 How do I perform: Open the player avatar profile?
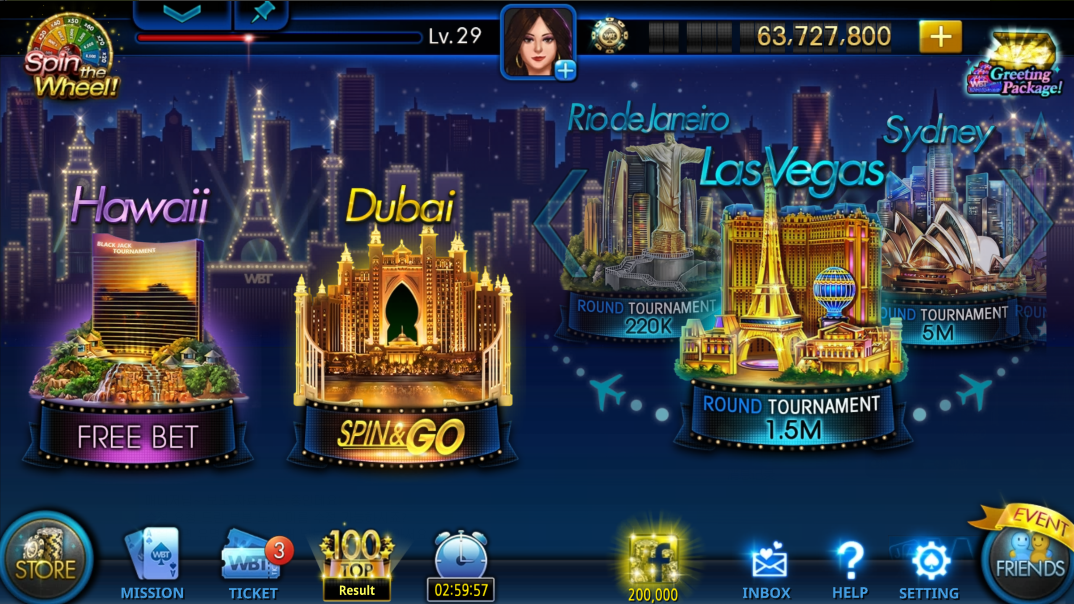[x=538, y=42]
